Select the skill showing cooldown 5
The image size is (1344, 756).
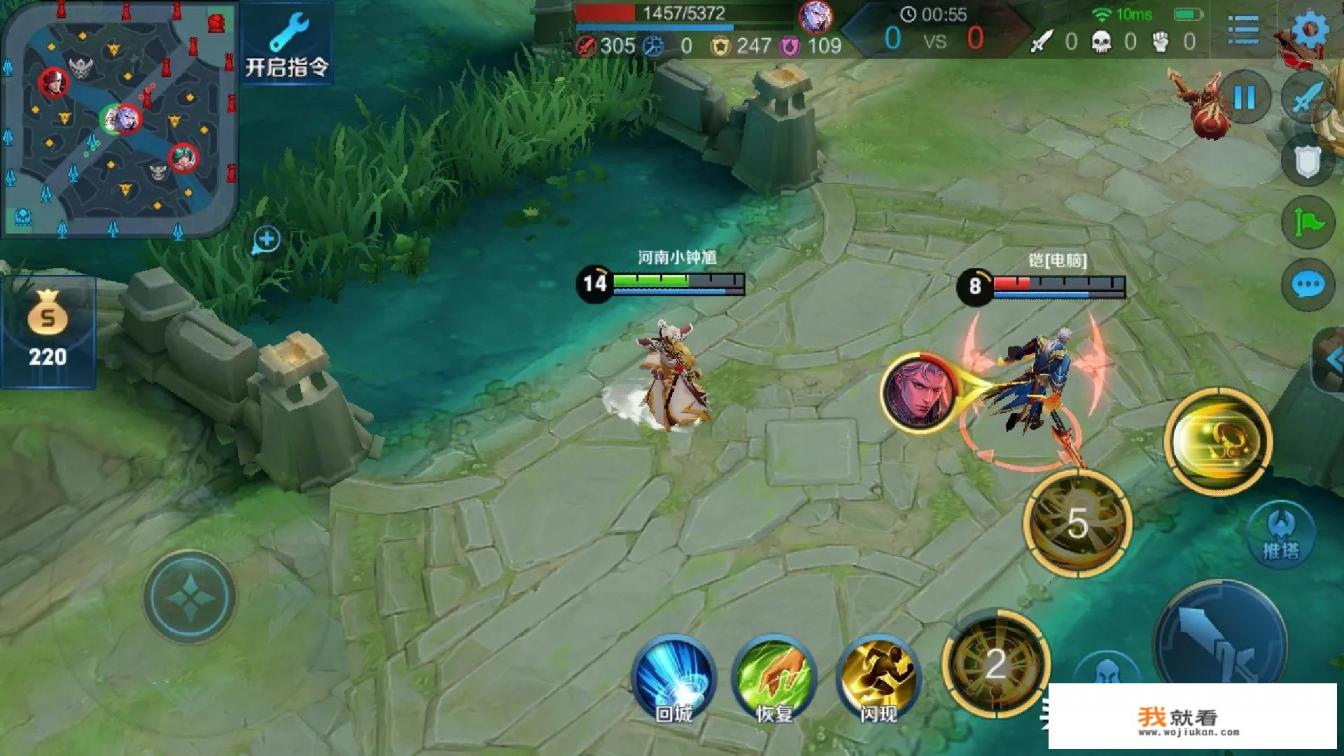click(x=1077, y=523)
